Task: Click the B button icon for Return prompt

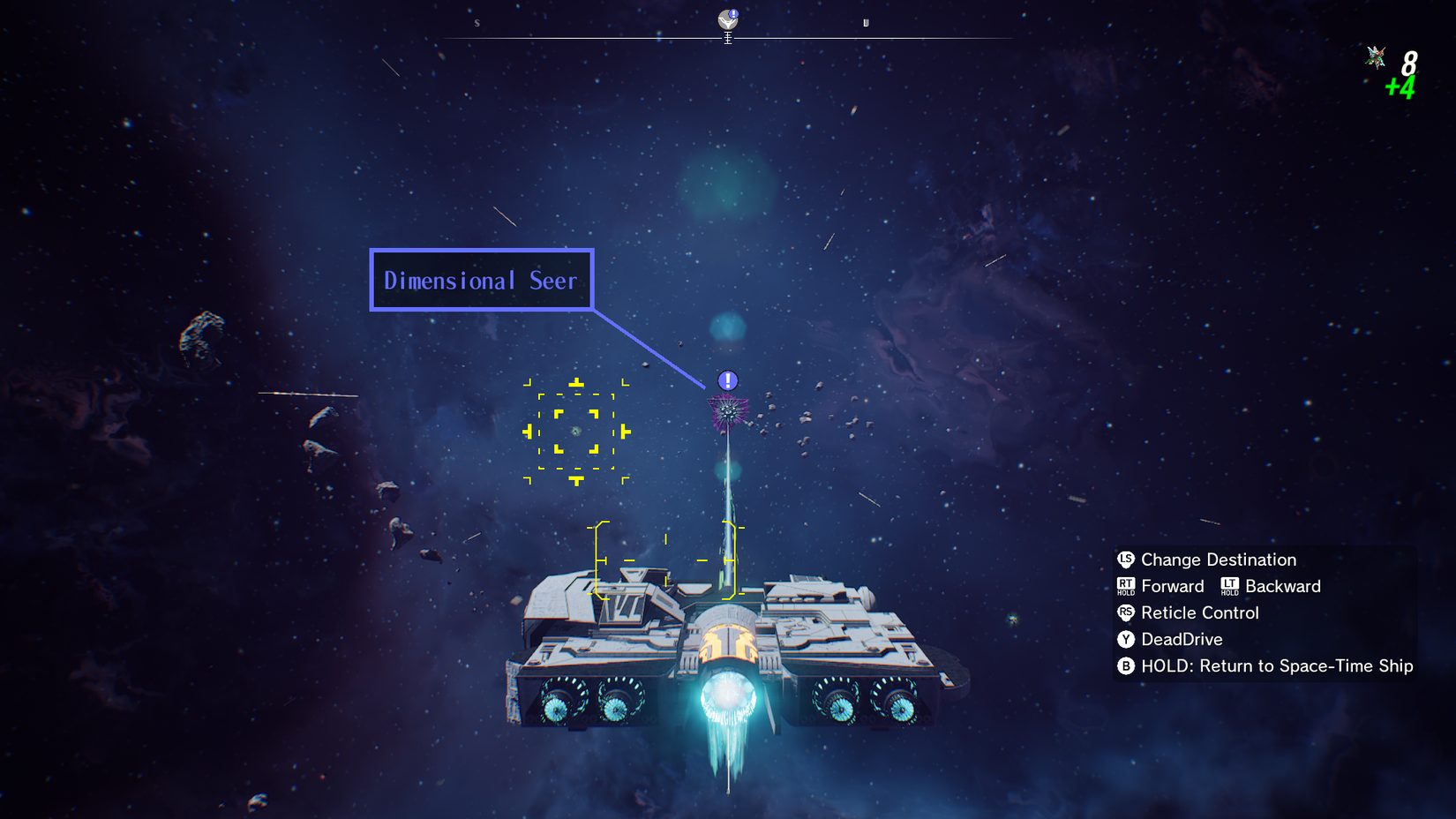Action: (1124, 666)
